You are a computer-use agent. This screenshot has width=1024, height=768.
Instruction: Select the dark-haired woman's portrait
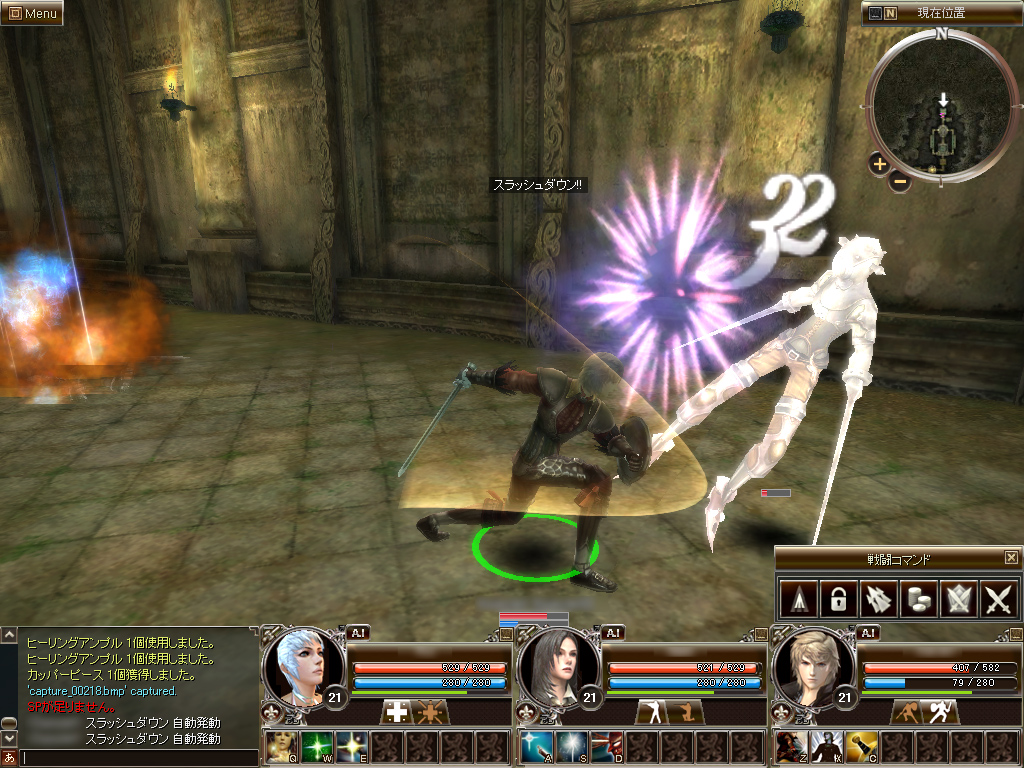coord(552,663)
